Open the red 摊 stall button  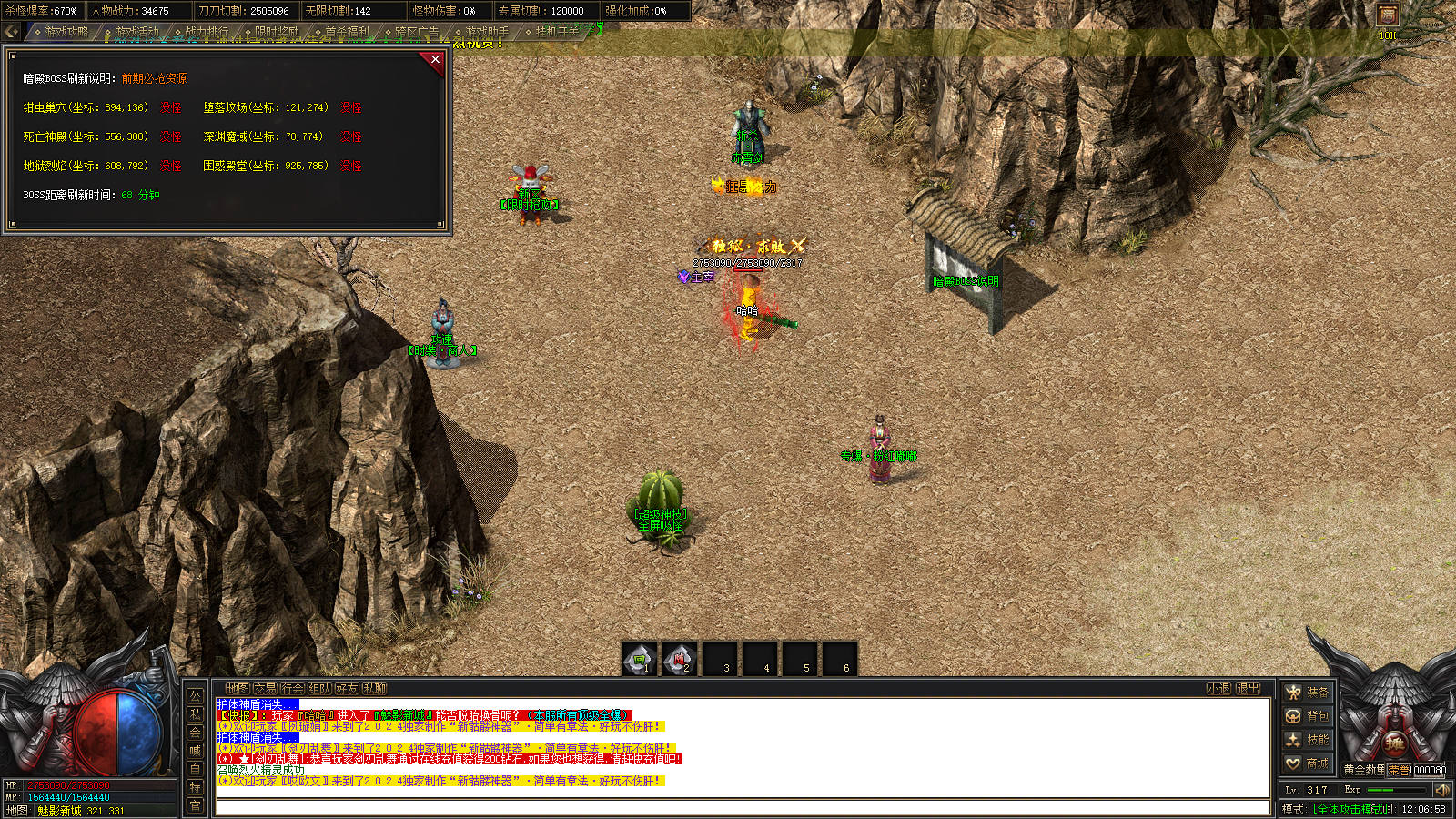1394,744
